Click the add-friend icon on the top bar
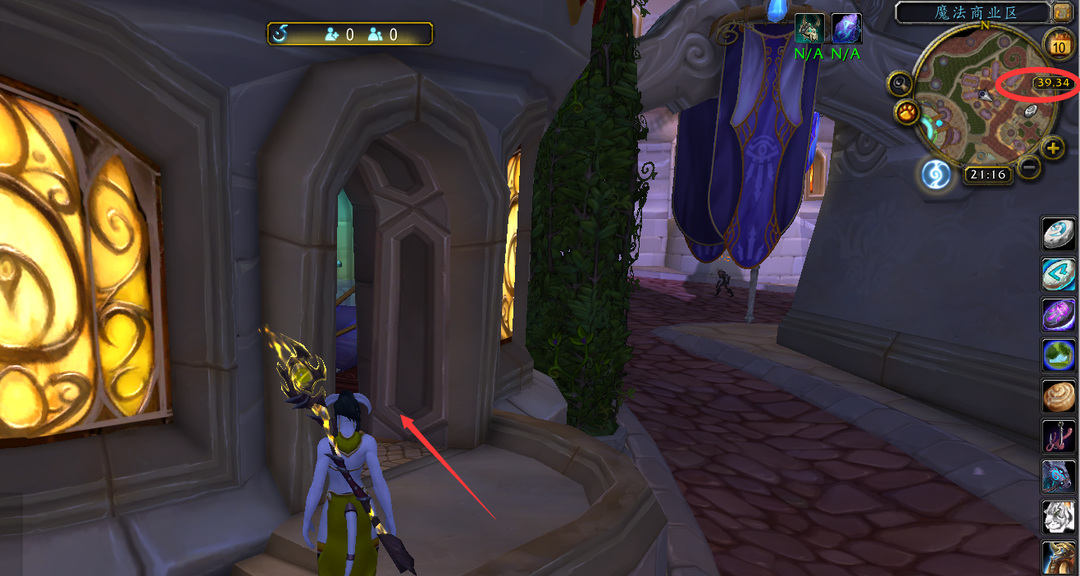 (x=333, y=35)
